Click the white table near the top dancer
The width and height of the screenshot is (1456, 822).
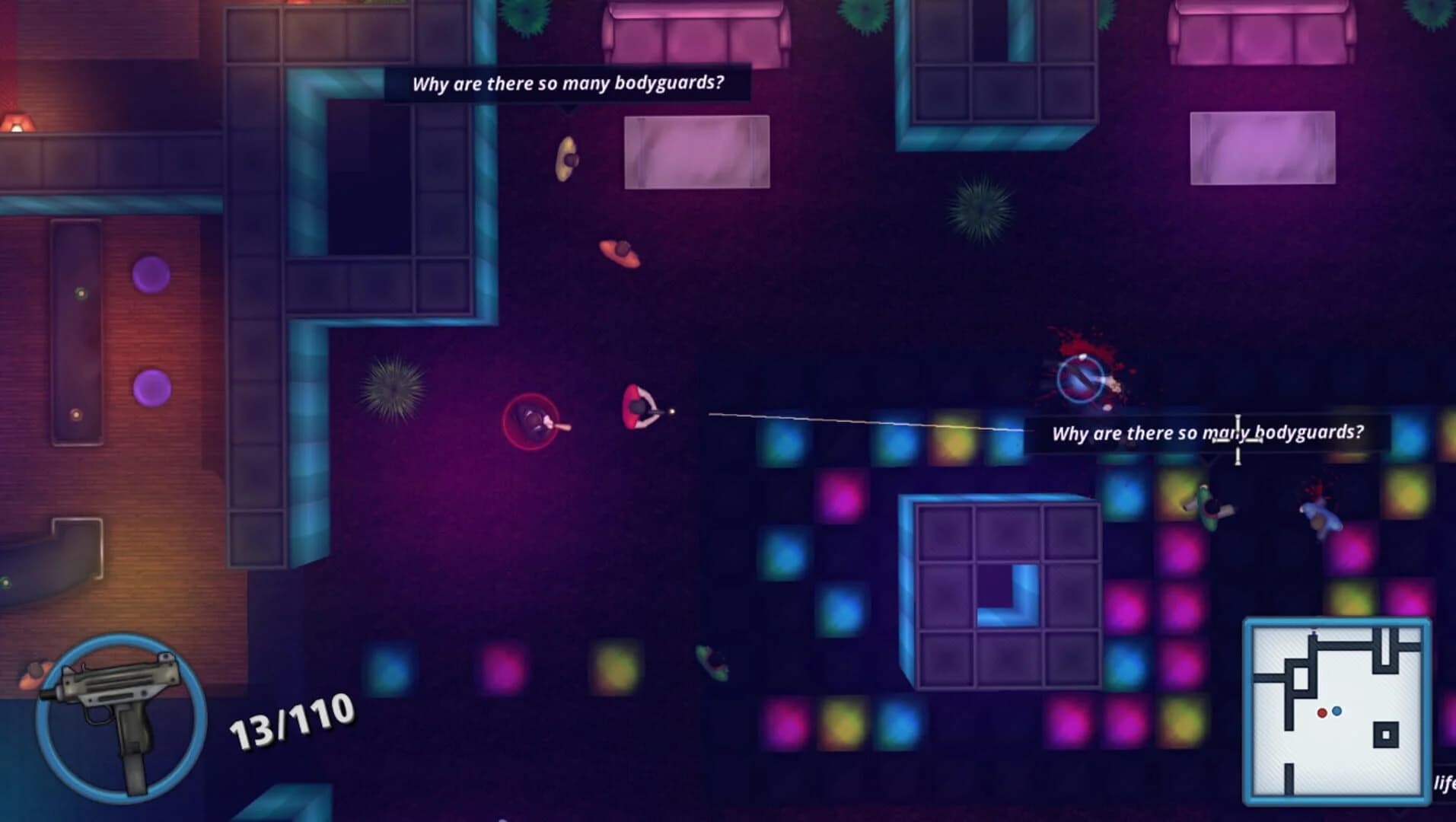[696, 152]
